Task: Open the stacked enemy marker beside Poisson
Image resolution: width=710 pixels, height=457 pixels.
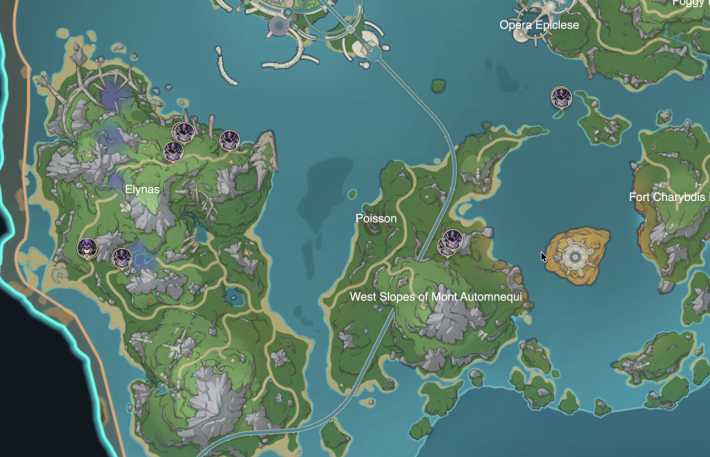Action: click(x=451, y=242)
